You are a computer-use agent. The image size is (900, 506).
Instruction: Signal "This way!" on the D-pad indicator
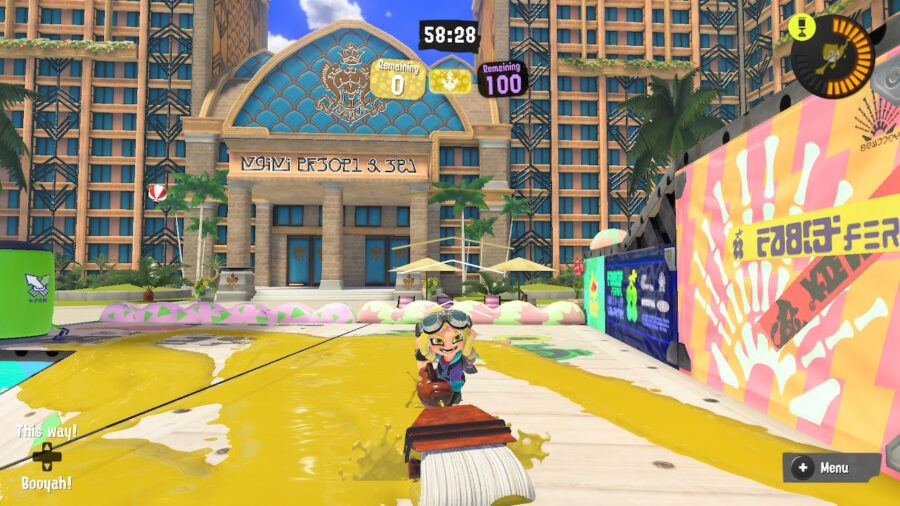[x=47, y=432]
